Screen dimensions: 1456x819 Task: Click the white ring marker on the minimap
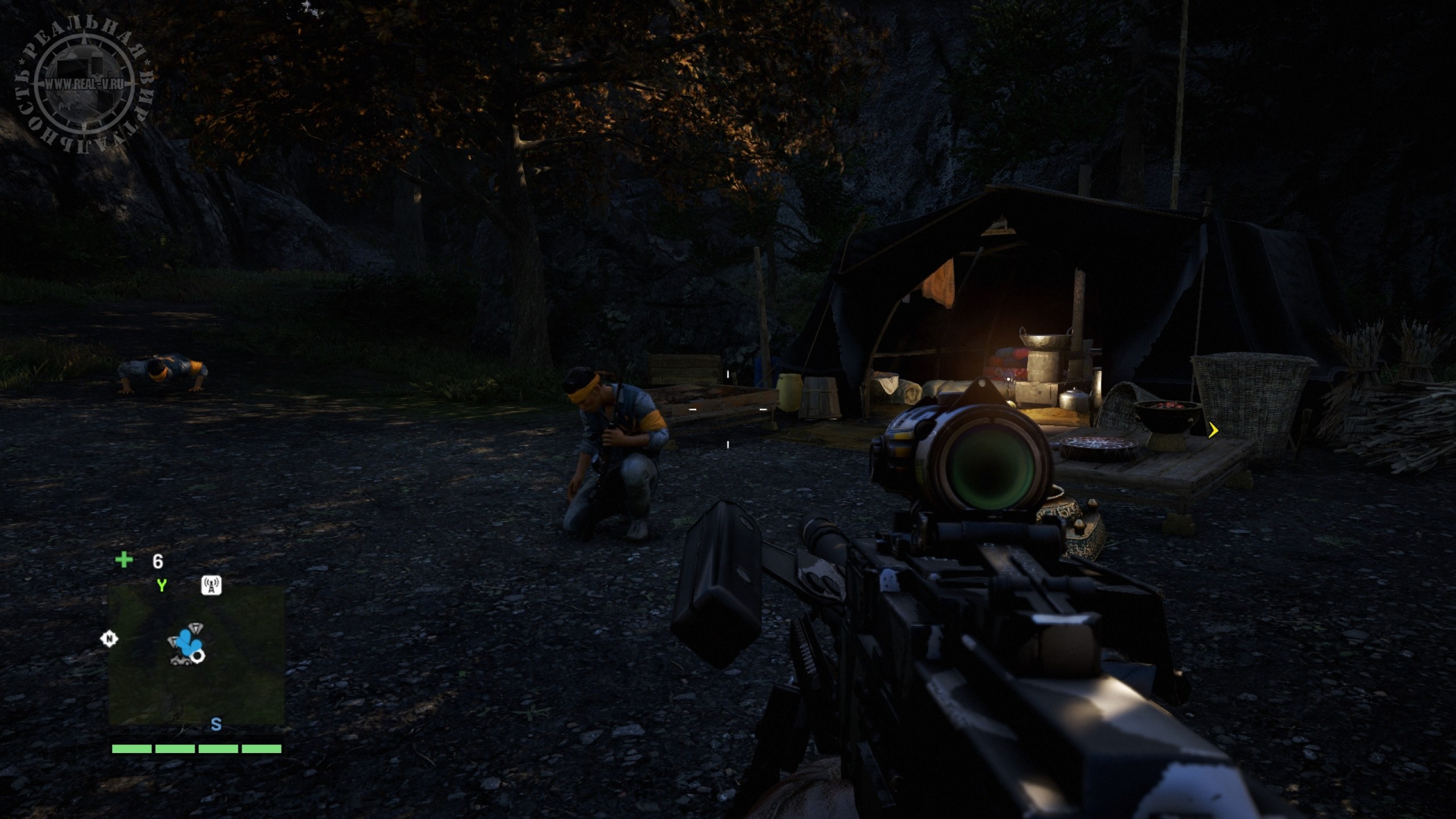pos(198,657)
